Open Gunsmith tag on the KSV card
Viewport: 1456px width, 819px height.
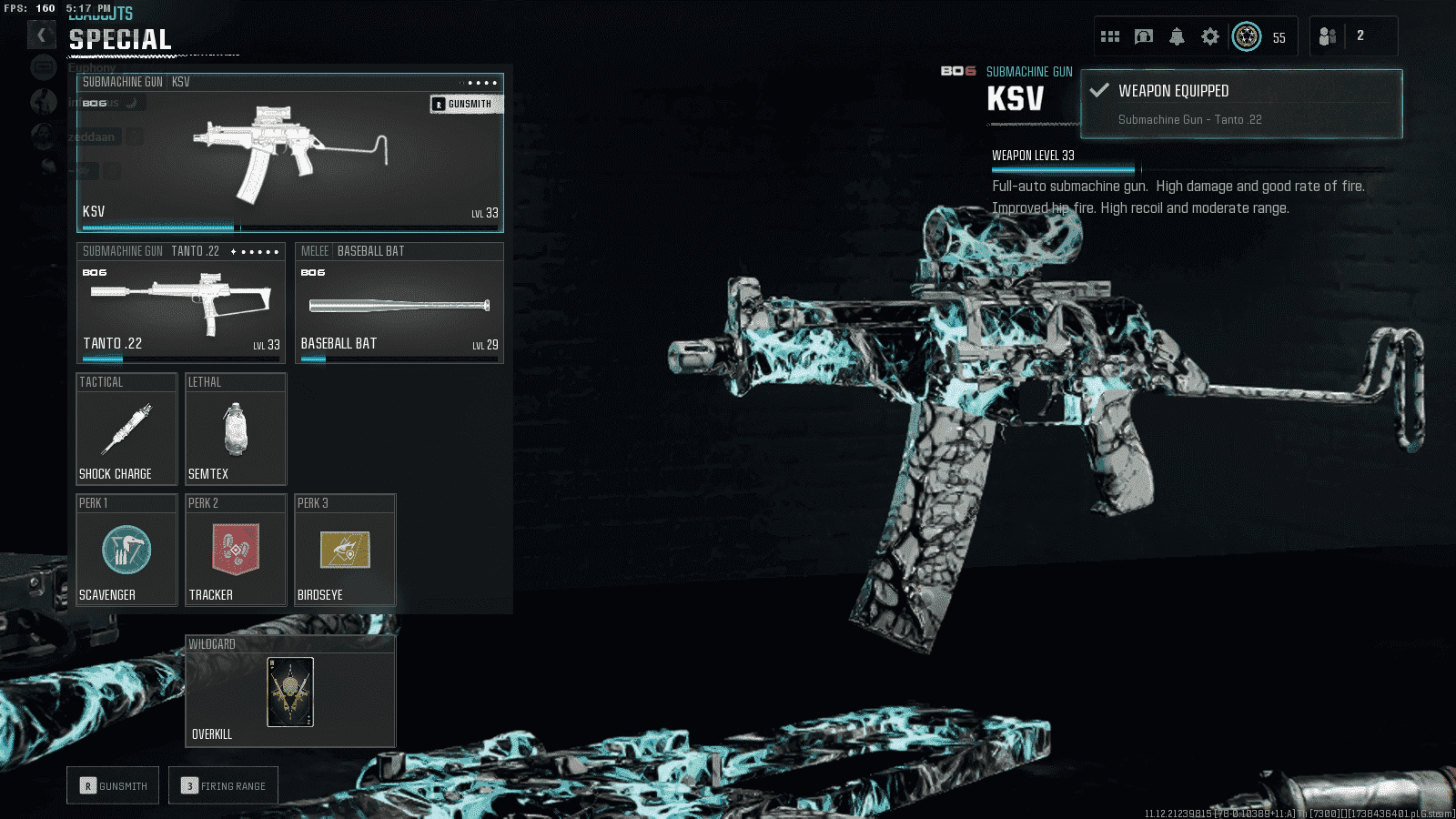tap(466, 104)
